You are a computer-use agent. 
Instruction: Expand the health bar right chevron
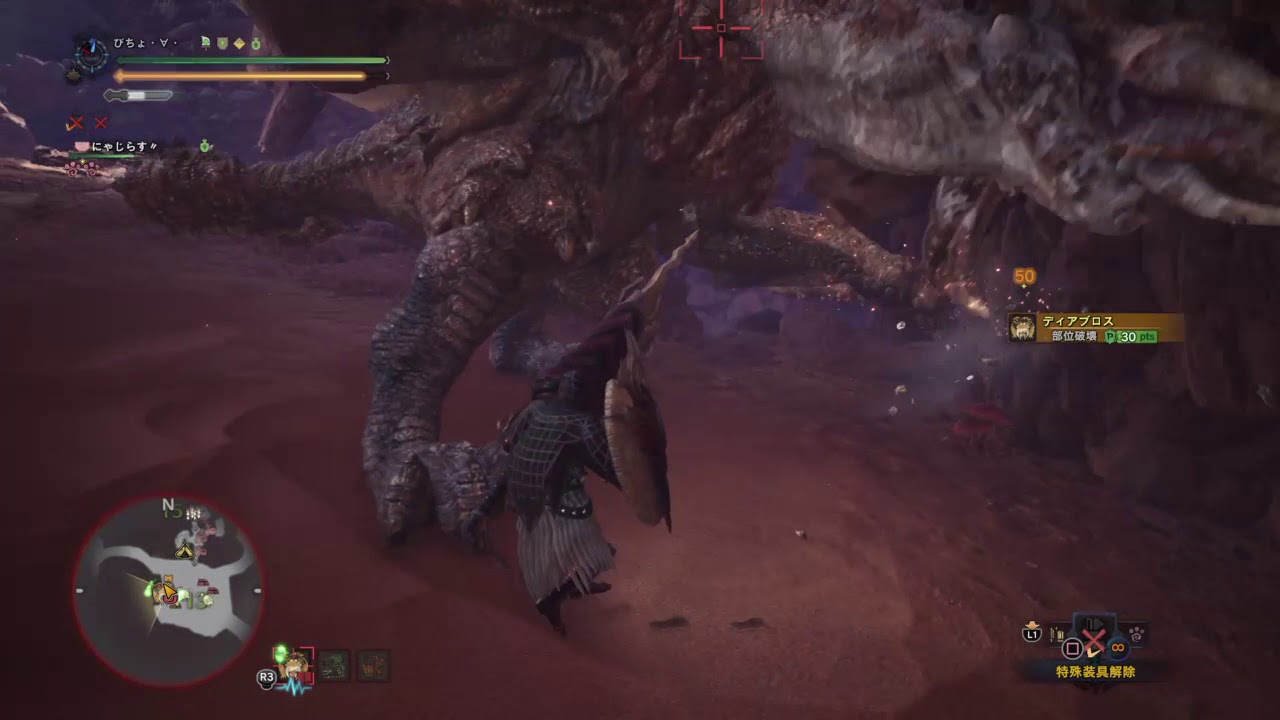click(386, 58)
